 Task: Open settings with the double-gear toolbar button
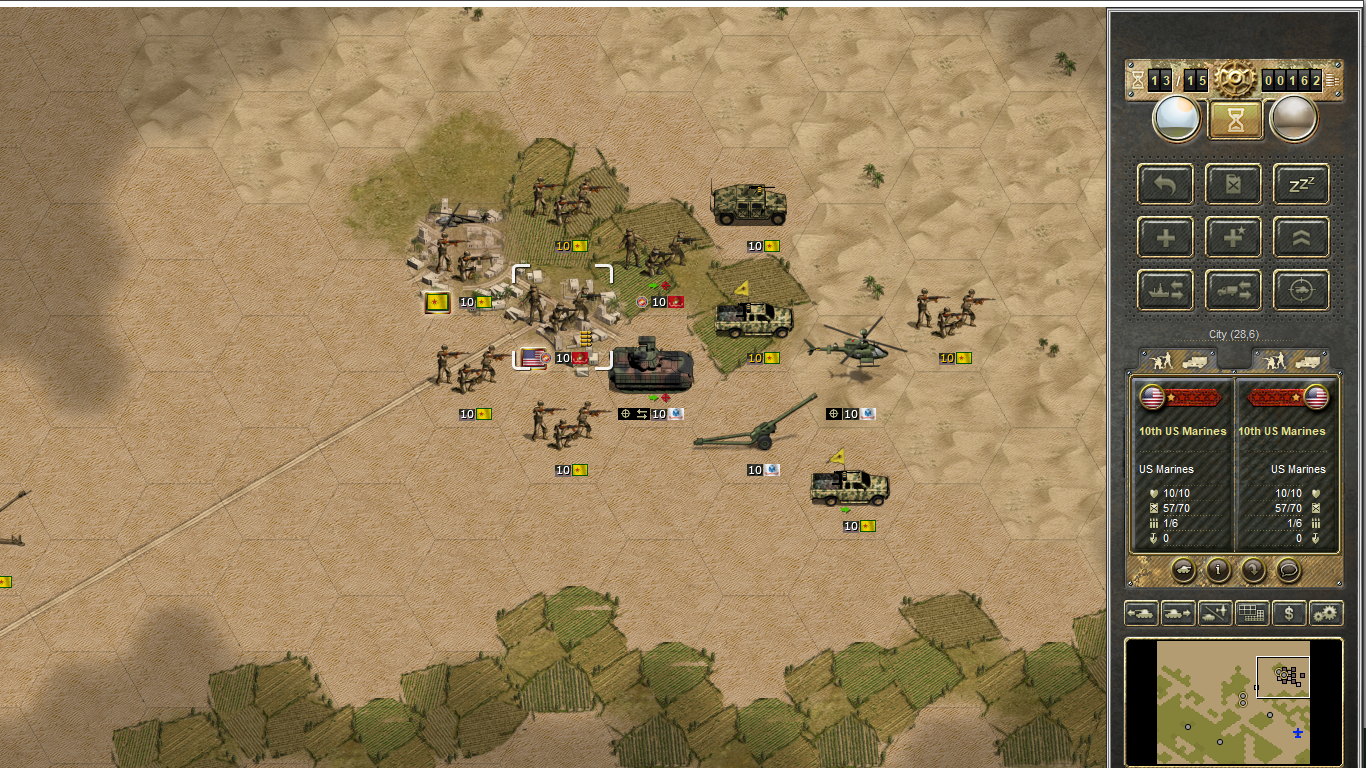(1326, 613)
